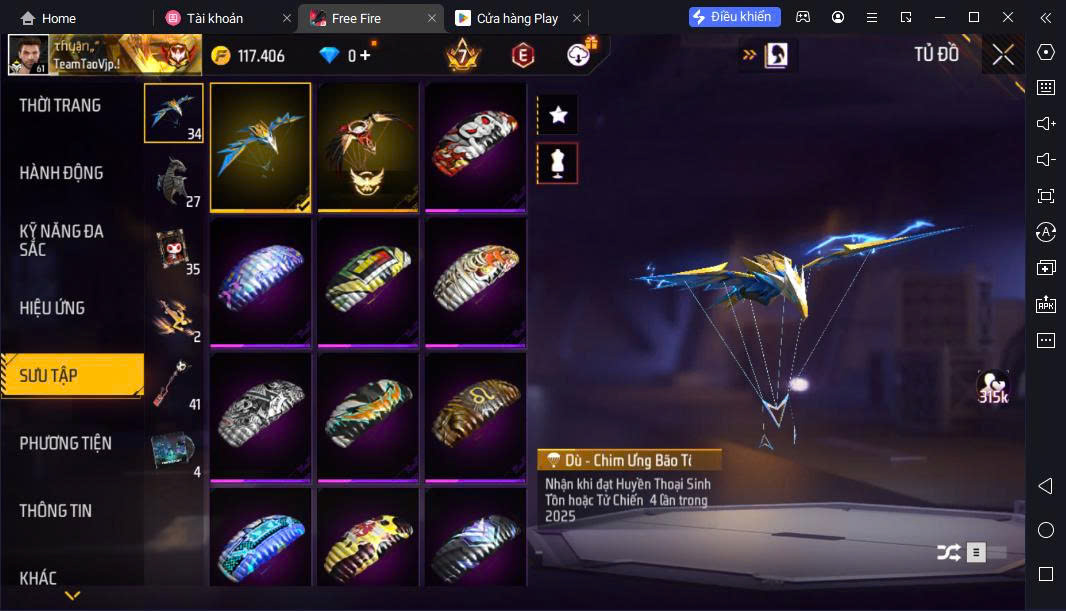Select the KỸ NĂNG ĐA SẮC tab
Viewport: 1066px width, 611px height.
pyautogui.click(x=61, y=240)
